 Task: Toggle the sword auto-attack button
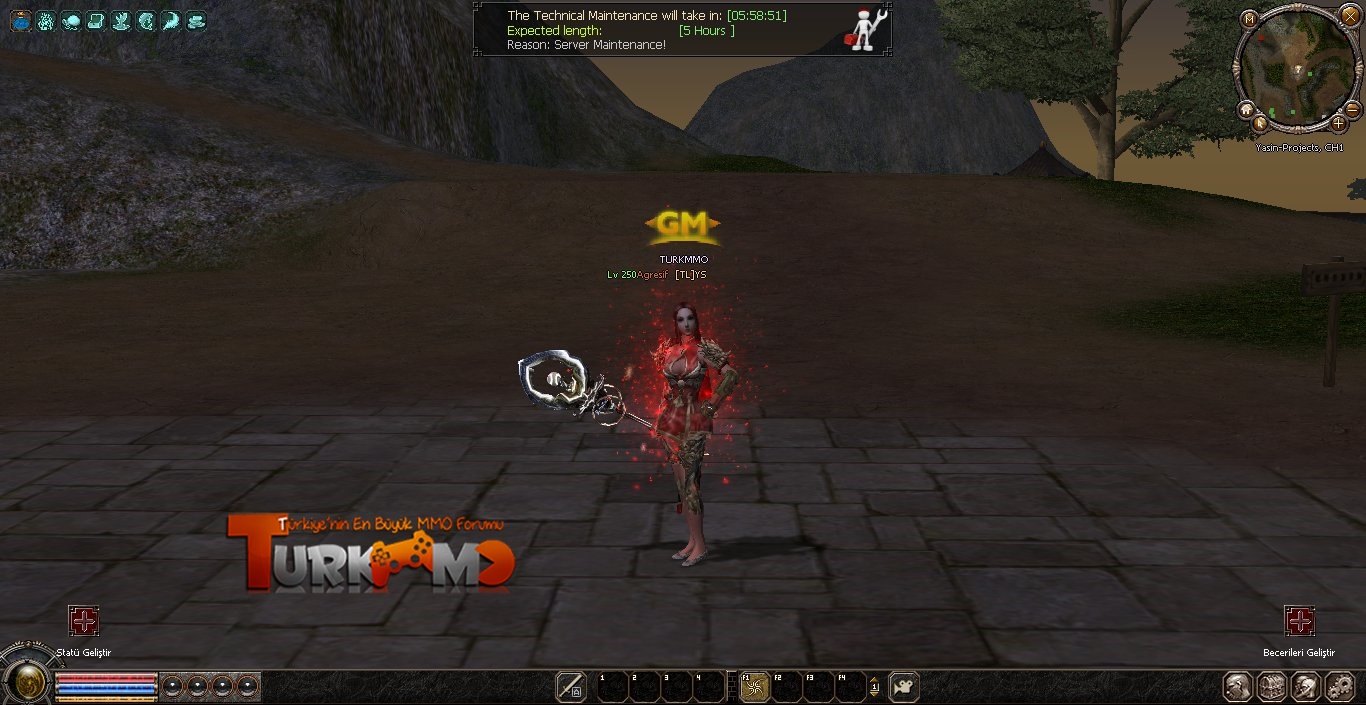pyautogui.click(x=571, y=687)
